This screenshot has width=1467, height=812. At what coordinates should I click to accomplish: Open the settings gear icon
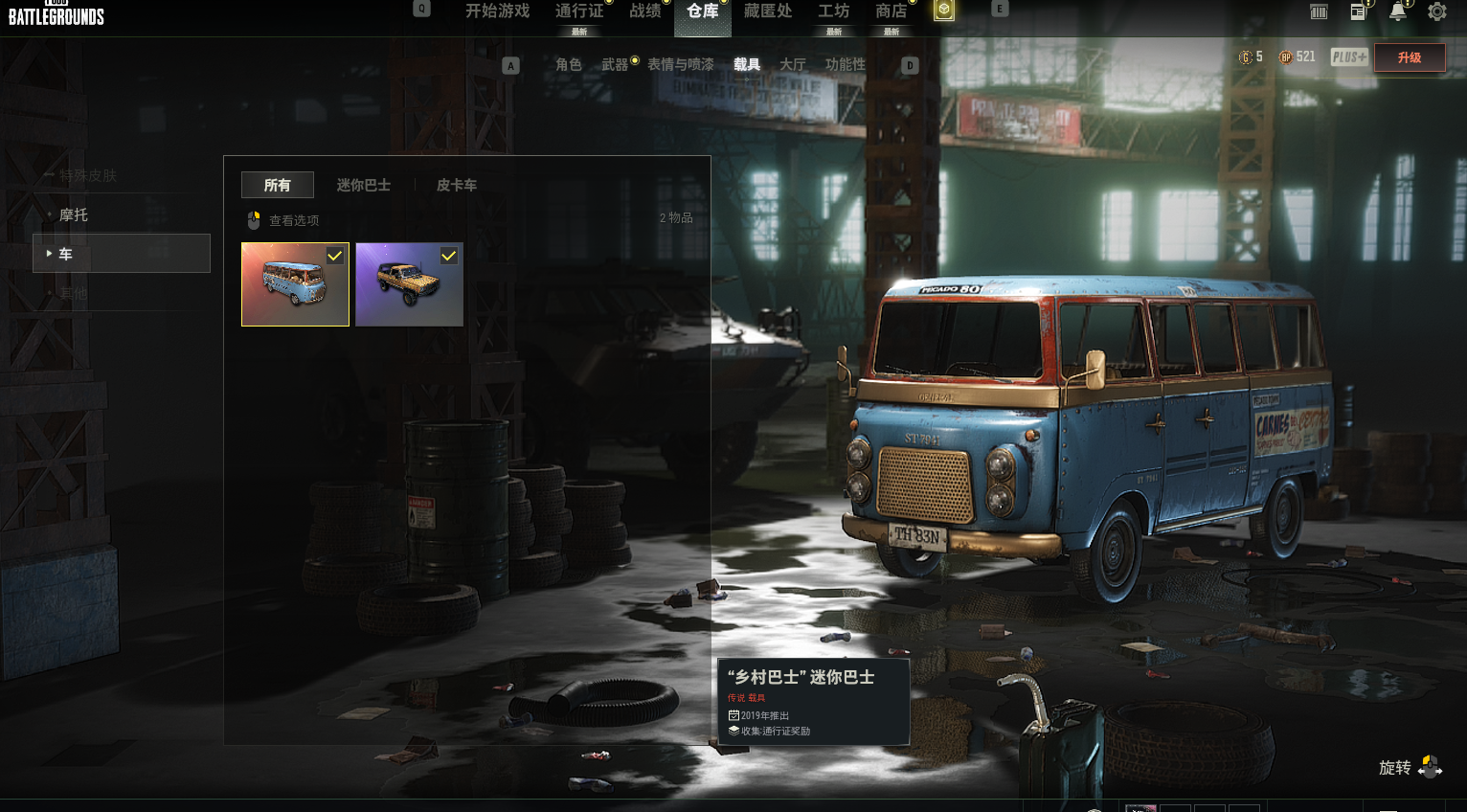[x=1436, y=11]
